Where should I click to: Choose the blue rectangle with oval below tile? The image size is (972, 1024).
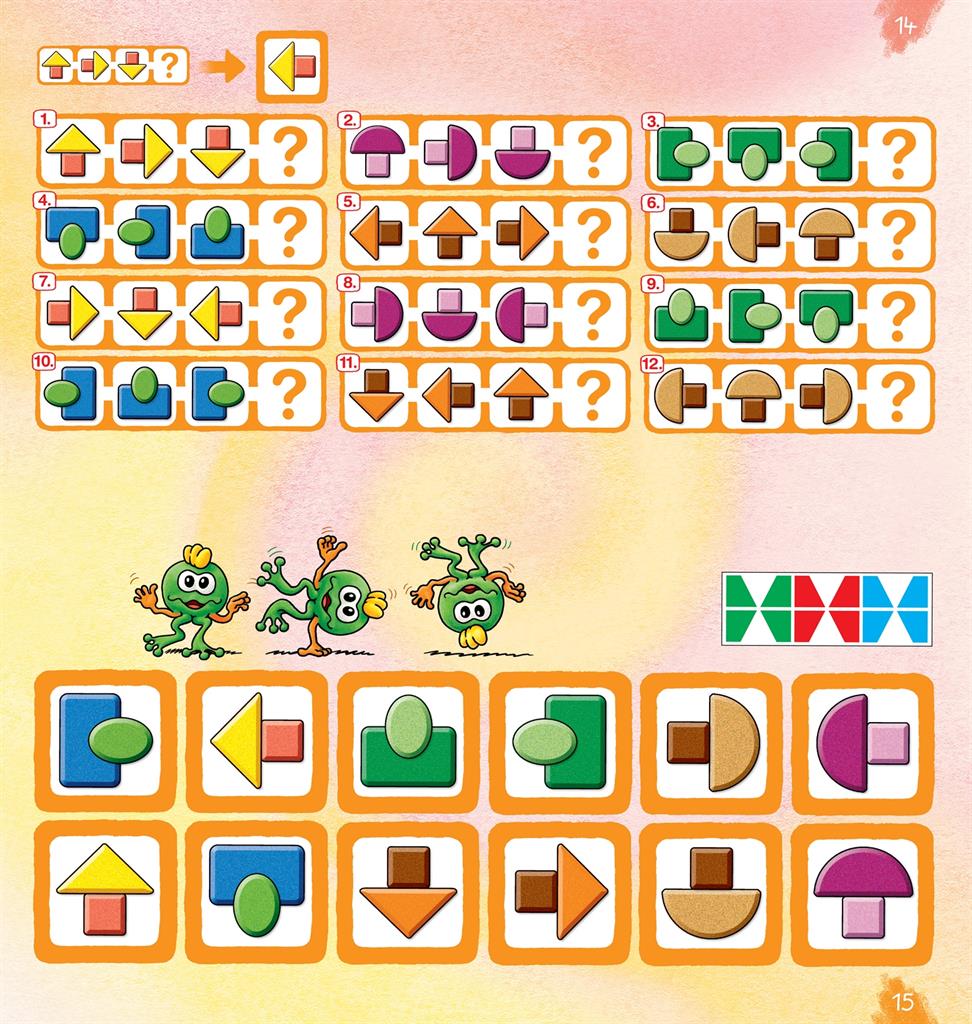coord(256,892)
